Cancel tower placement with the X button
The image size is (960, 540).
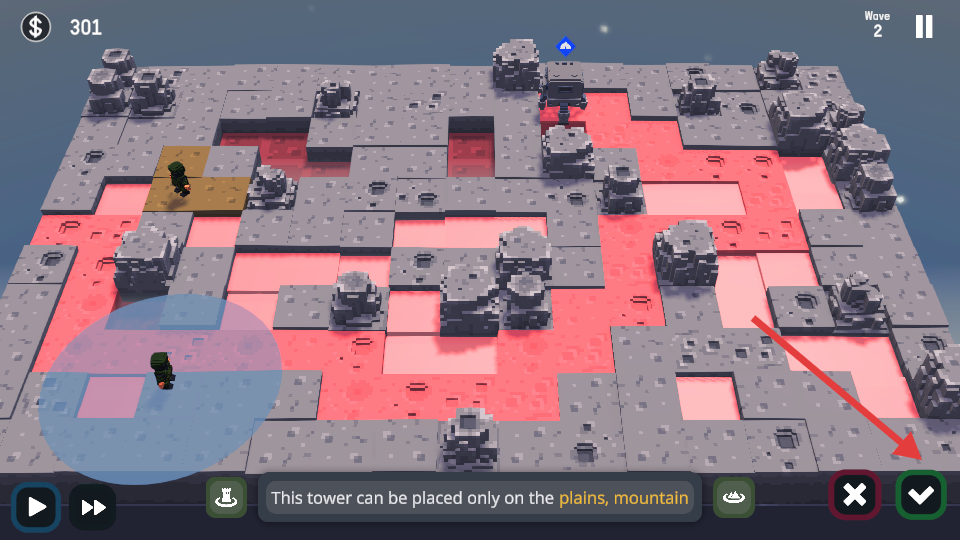(854, 495)
